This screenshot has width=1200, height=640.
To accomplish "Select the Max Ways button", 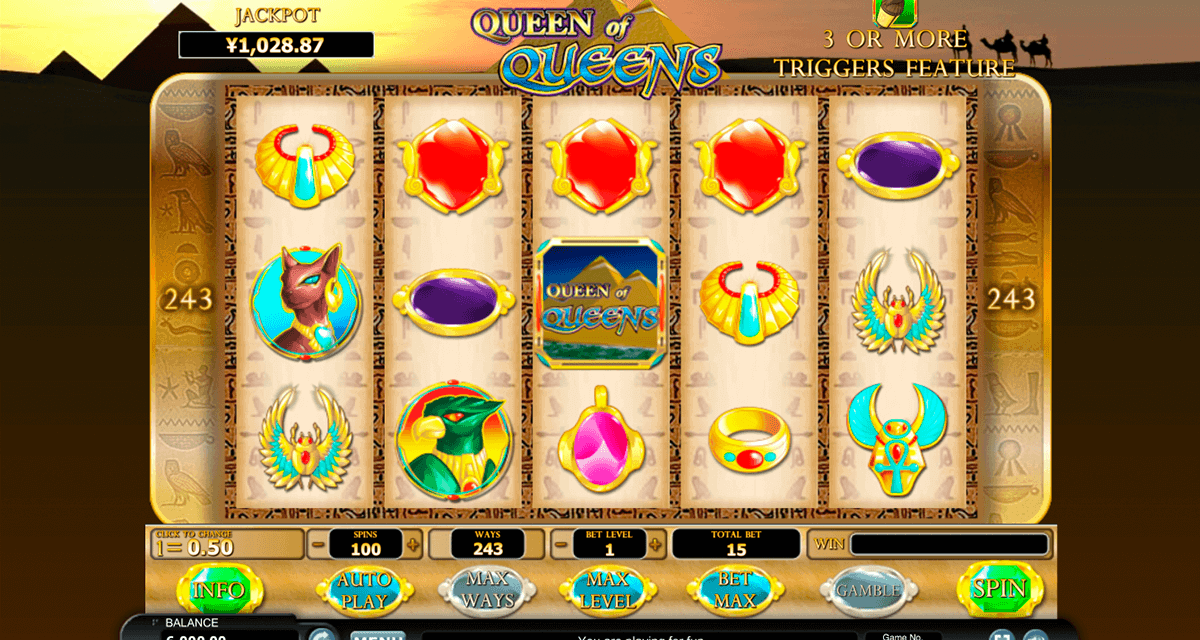I will pos(487,589).
